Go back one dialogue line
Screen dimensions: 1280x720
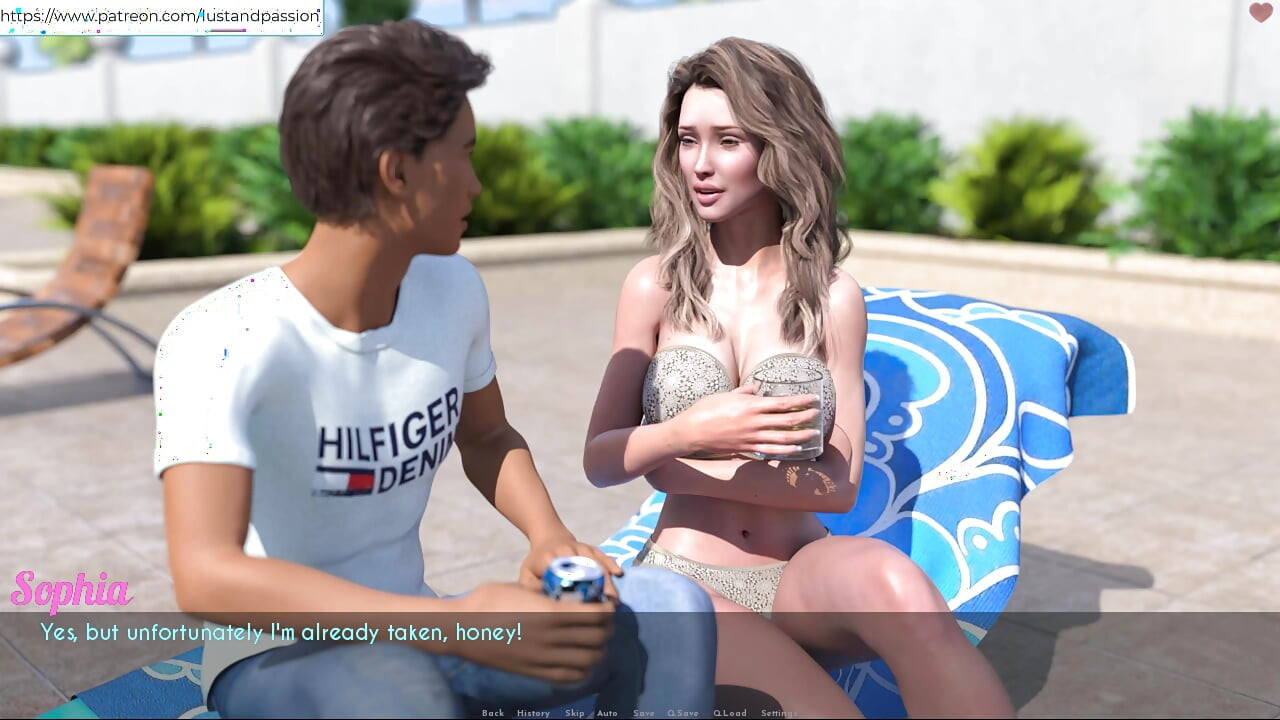(493, 713)
